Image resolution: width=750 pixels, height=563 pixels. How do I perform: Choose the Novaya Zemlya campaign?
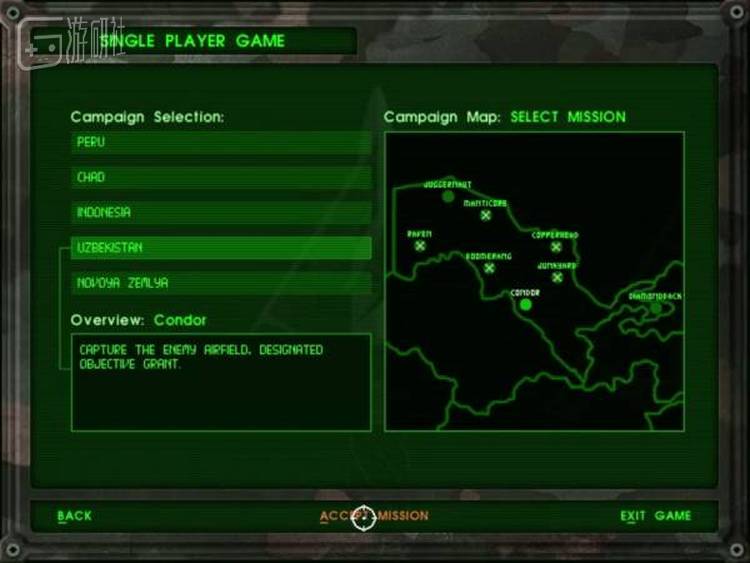(x=220, y=283)
